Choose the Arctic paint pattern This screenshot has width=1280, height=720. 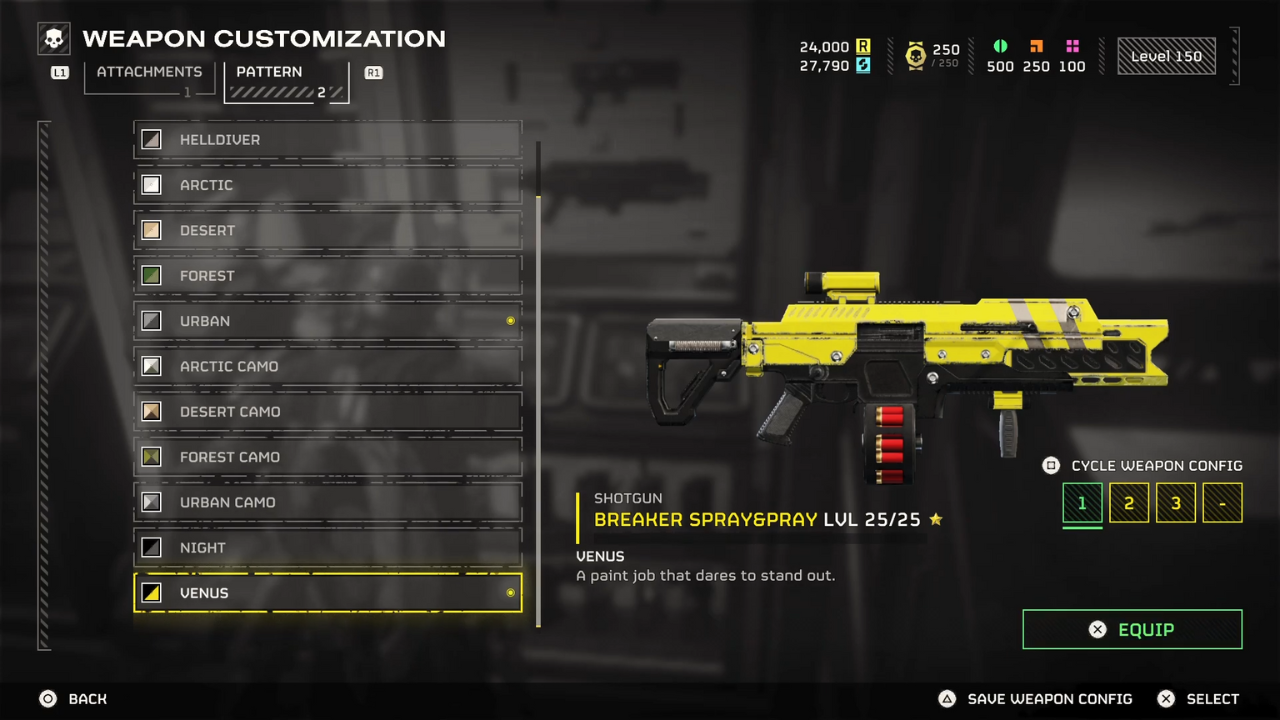point(328,185)
